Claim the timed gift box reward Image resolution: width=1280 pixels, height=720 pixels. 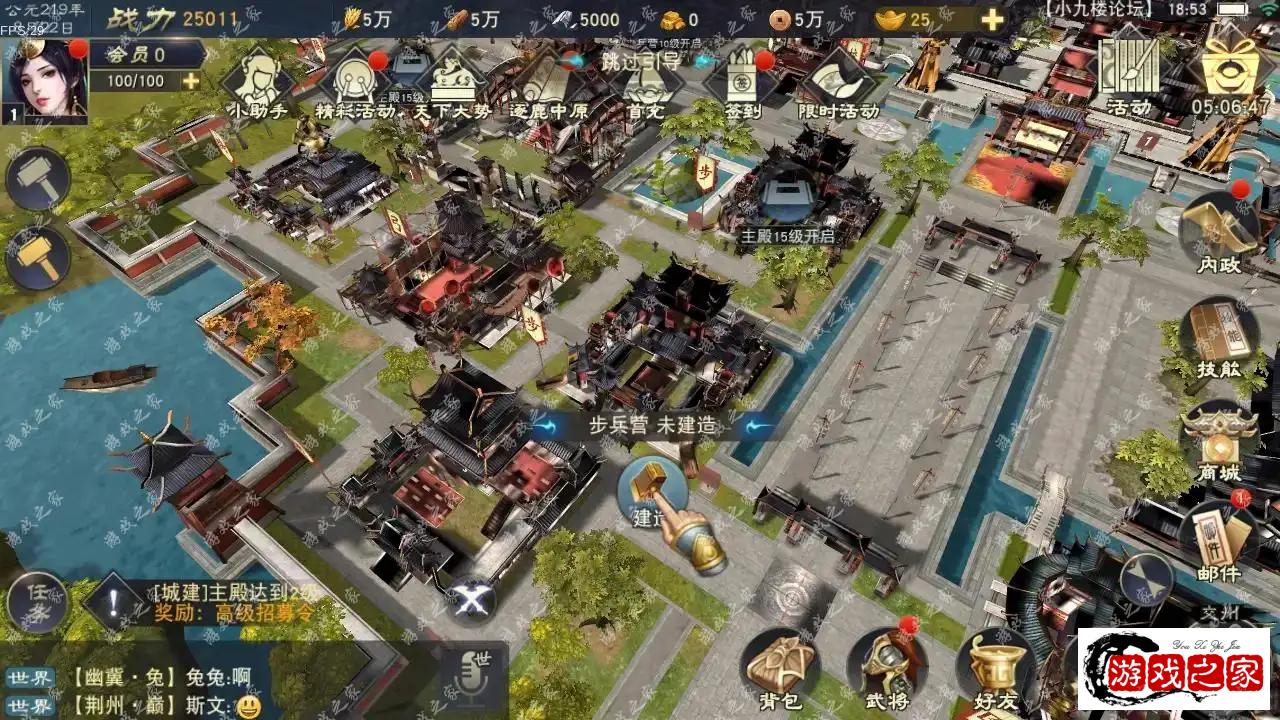coord(1236,70)
